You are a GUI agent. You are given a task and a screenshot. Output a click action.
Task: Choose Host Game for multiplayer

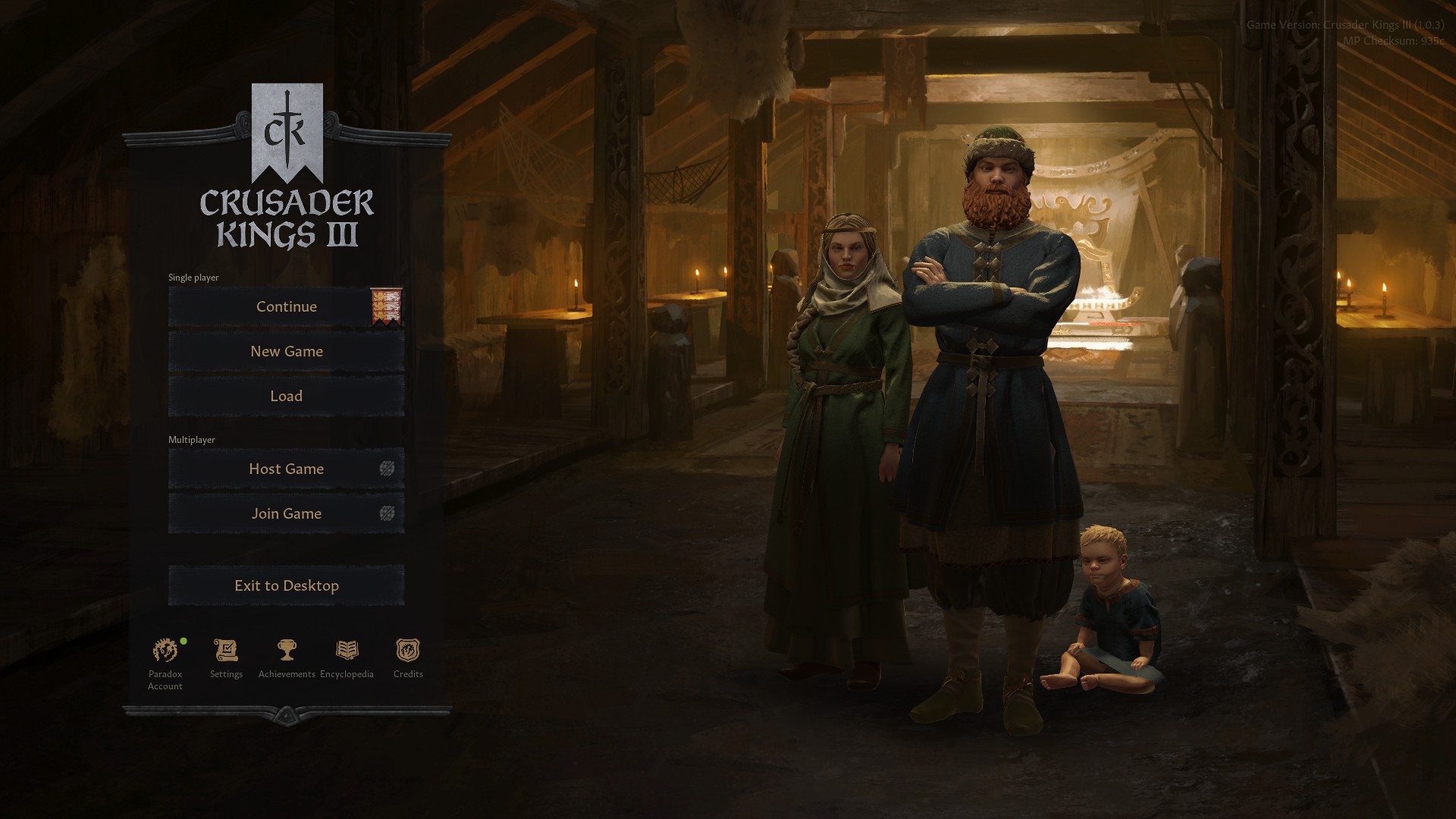pyautogui.click(x=286, y=469)
